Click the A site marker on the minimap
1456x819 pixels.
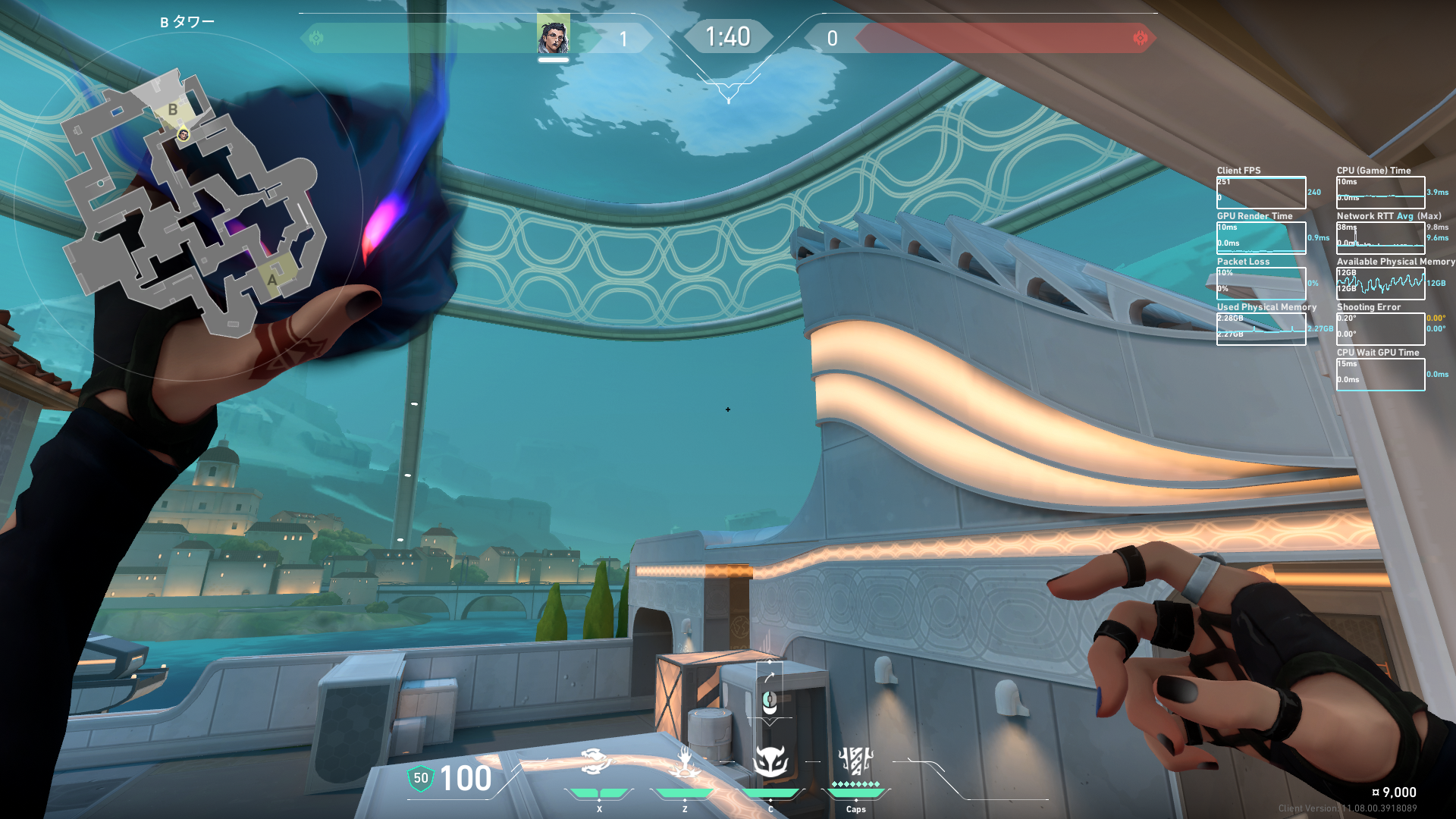(x=272, y=279)
